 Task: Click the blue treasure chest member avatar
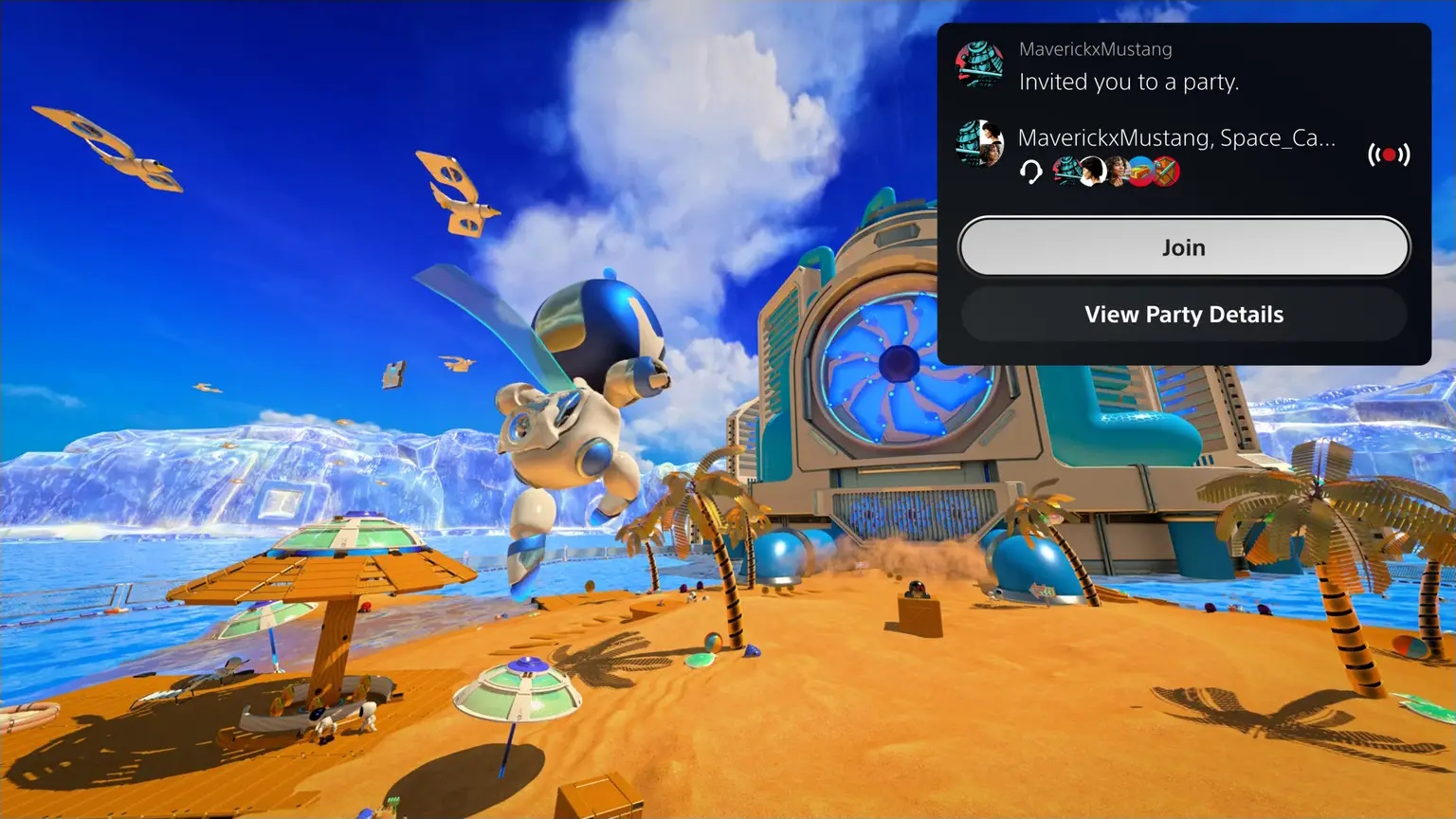pyautogui.click(x=1139, y=173)
